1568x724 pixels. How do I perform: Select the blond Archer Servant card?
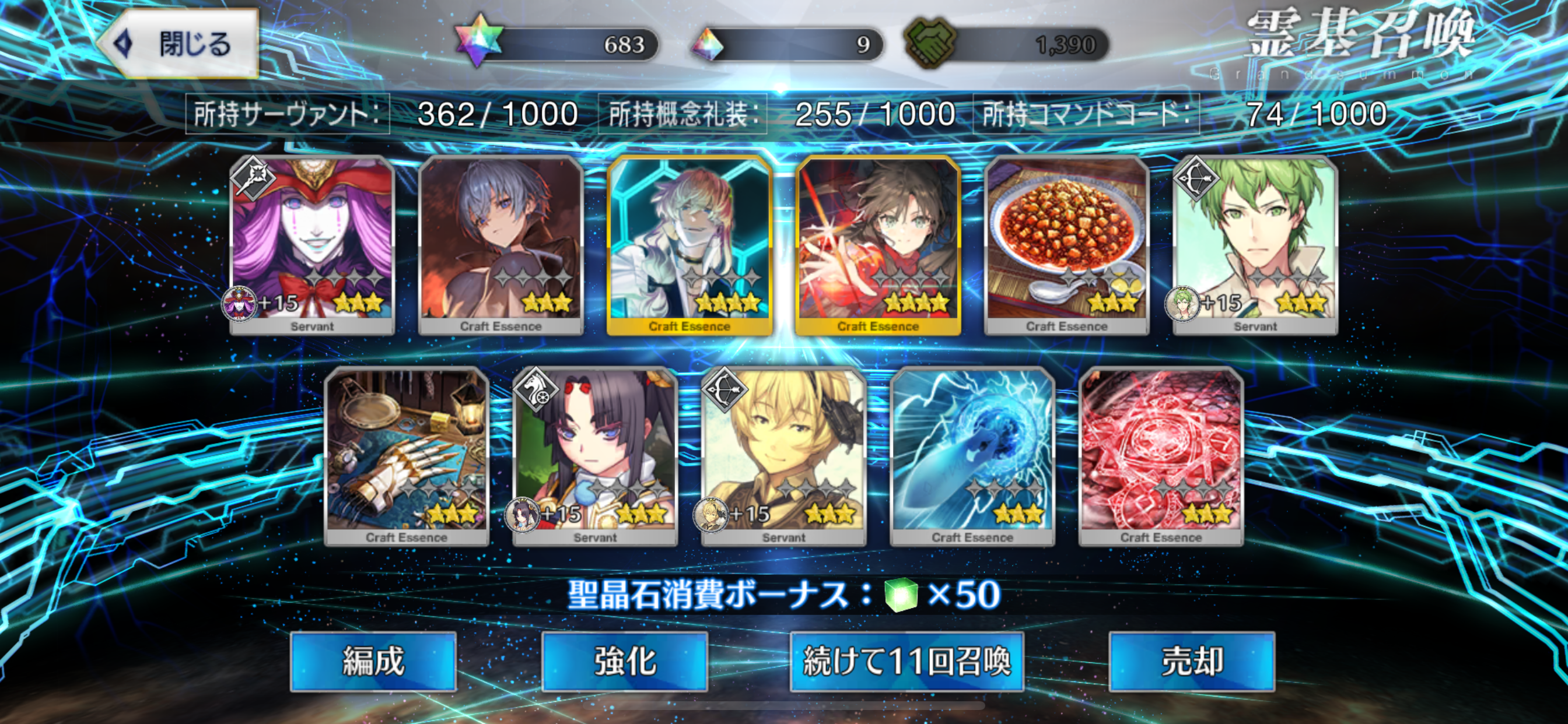coord(784,456)
